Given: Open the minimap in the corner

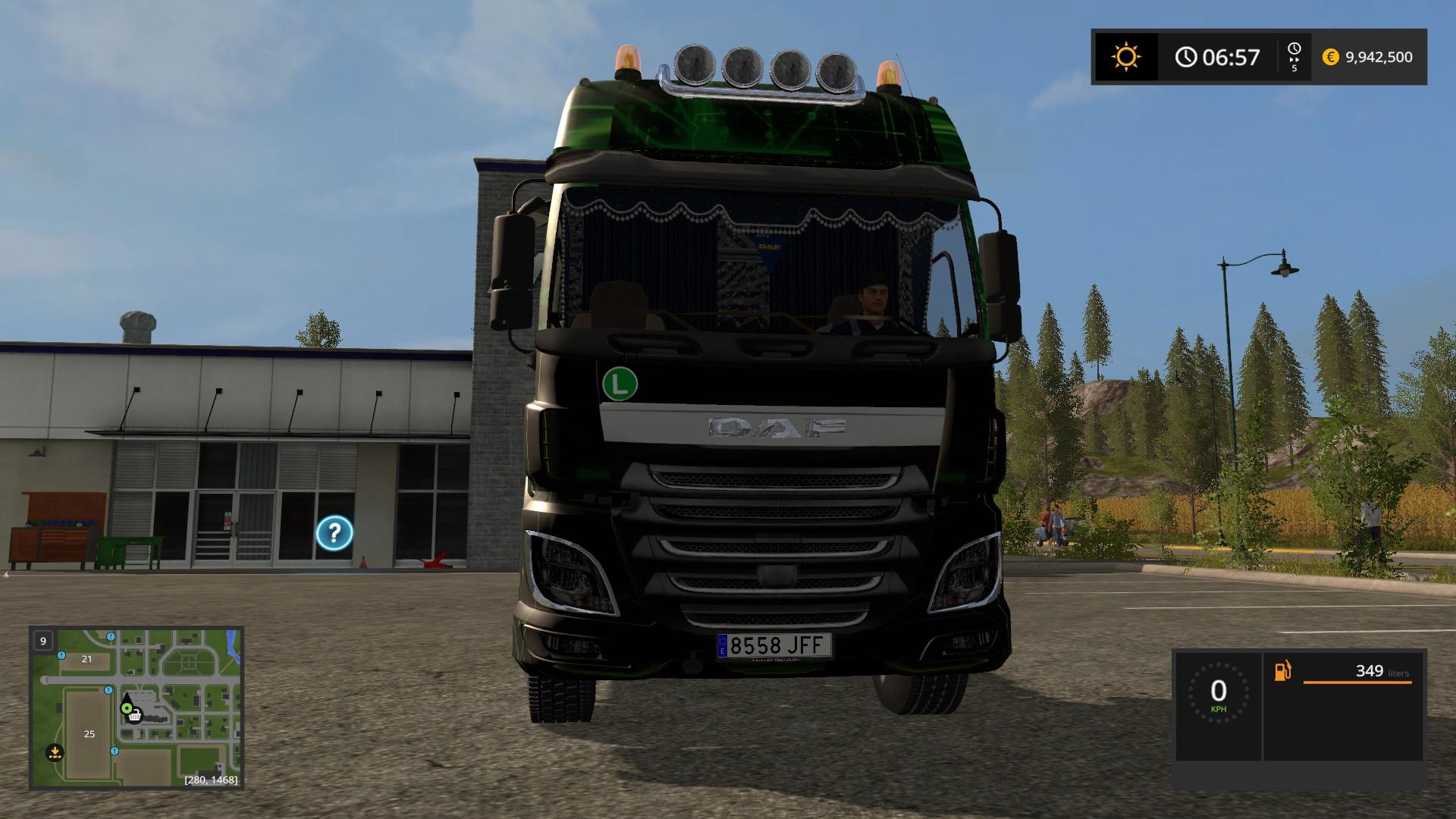Looking at the screenshot, I should coord(136,707).
